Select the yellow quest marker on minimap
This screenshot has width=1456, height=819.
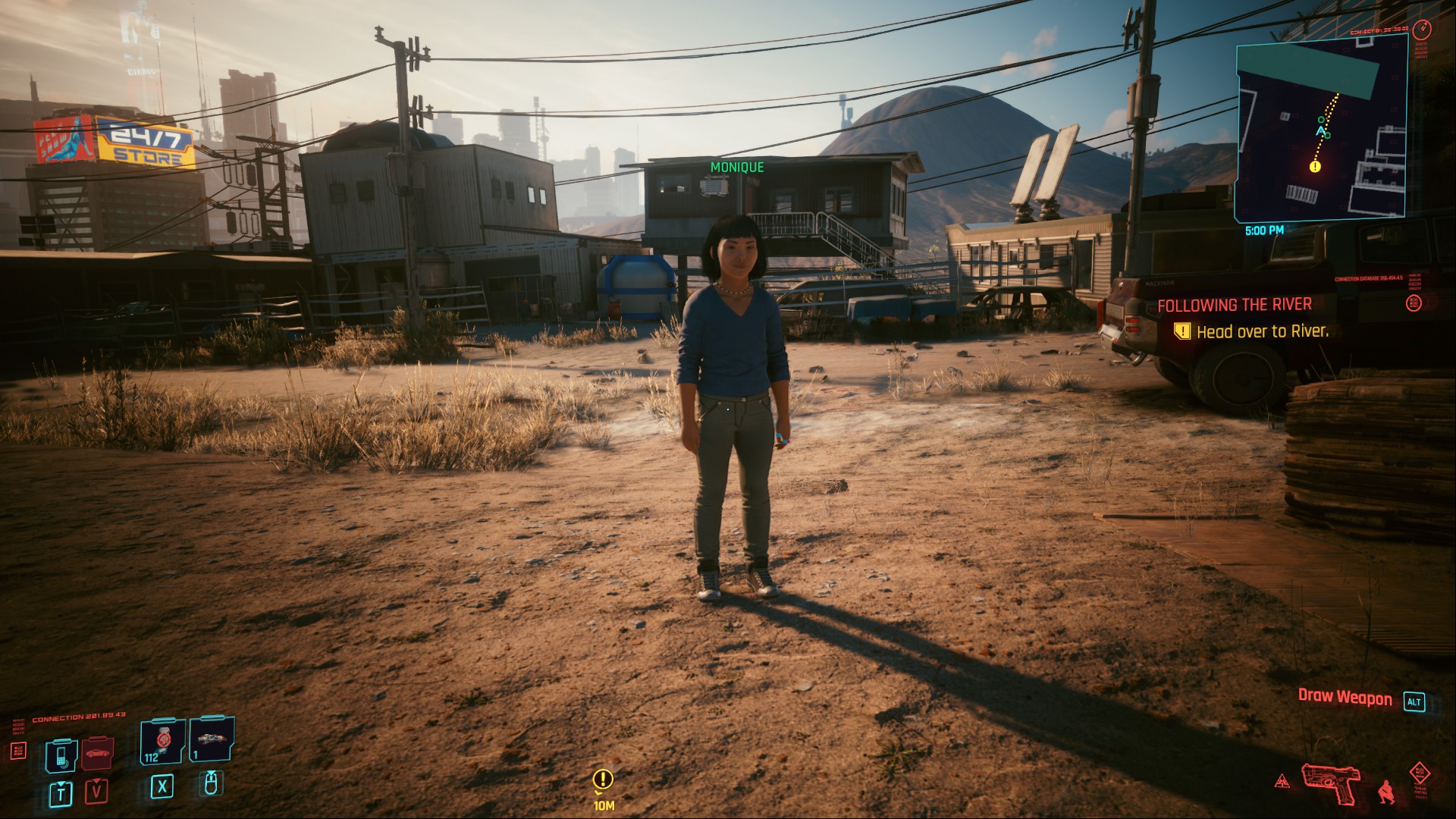(x=1315, y=166)
